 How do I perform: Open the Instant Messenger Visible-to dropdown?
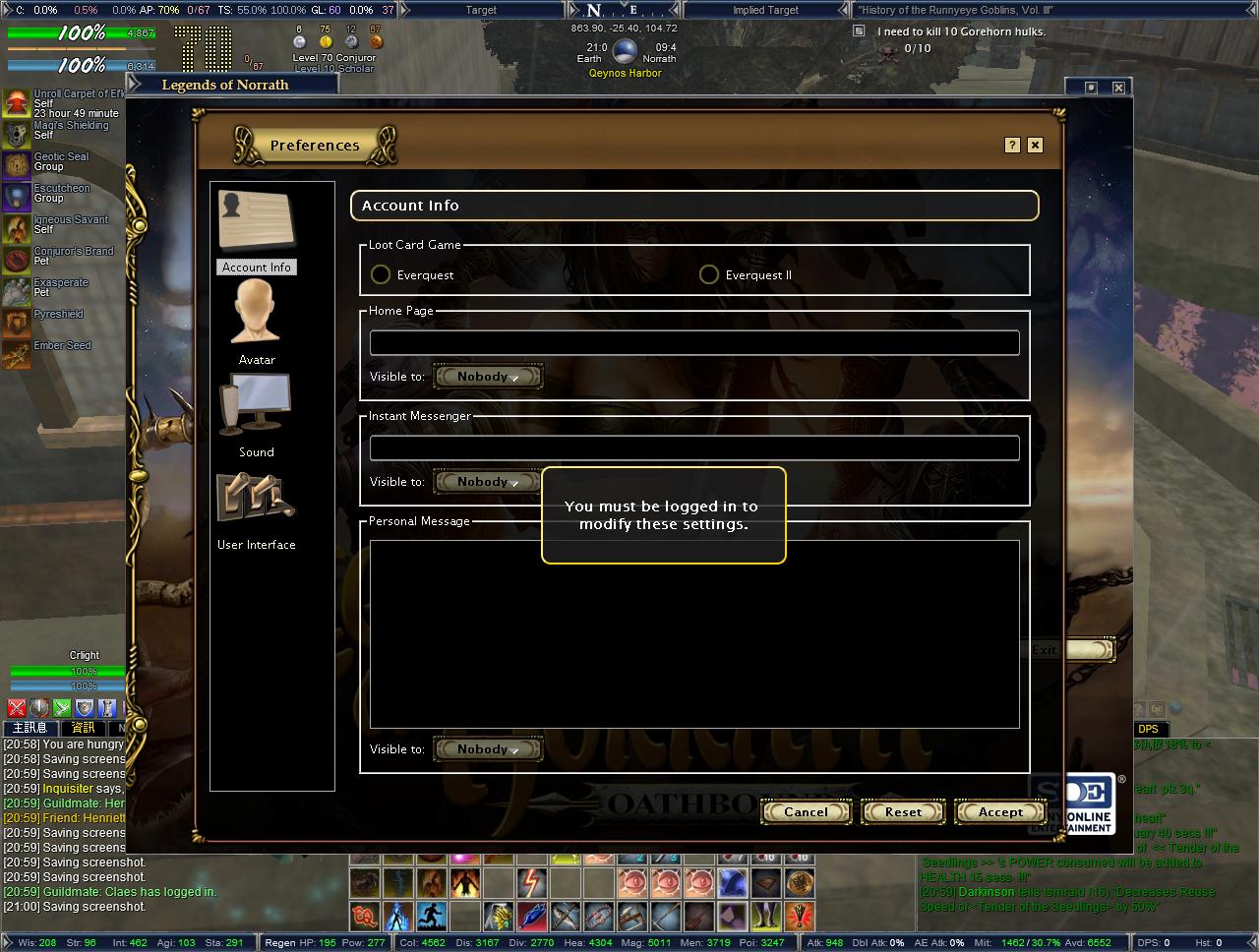(488, 481)
